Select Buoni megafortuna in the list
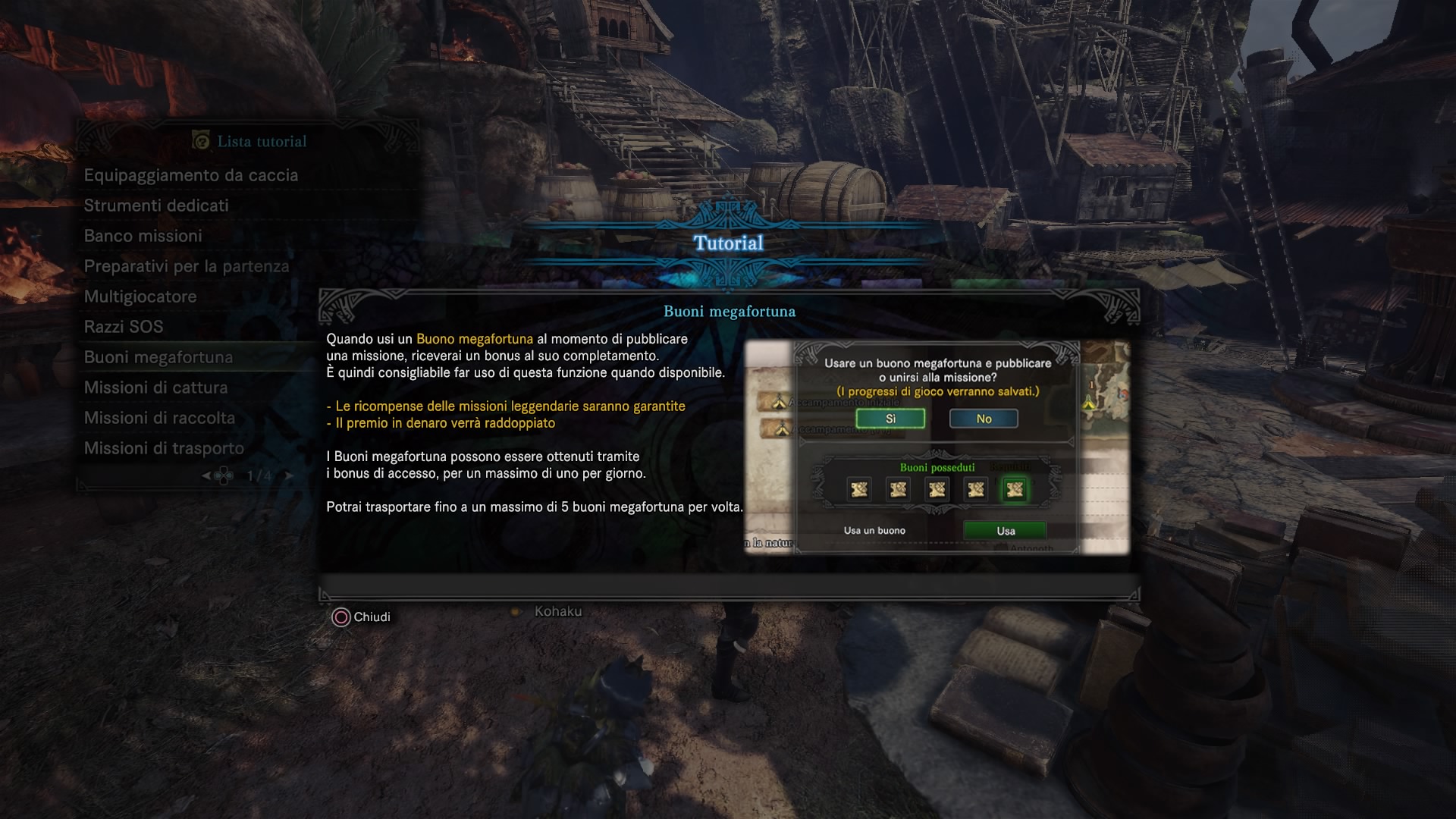 pos(158,357)
